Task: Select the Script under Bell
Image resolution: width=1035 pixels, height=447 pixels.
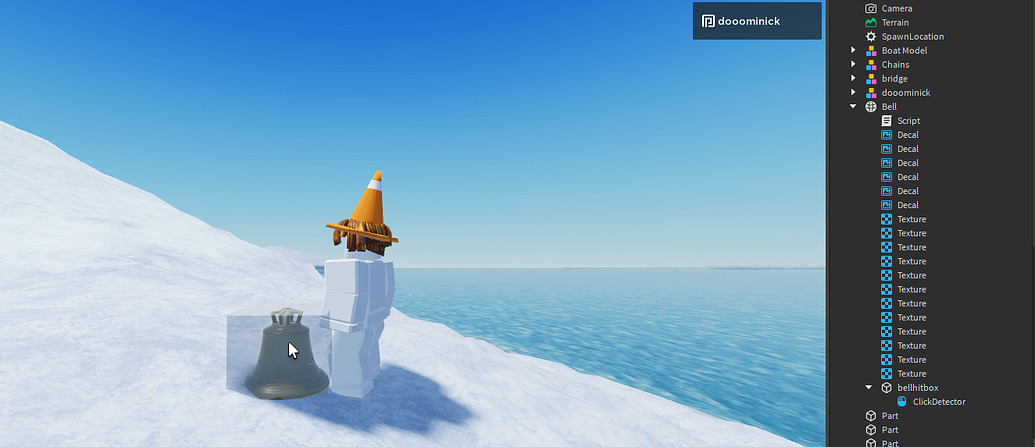Action: pyautogui.click(x=908, y=120)
